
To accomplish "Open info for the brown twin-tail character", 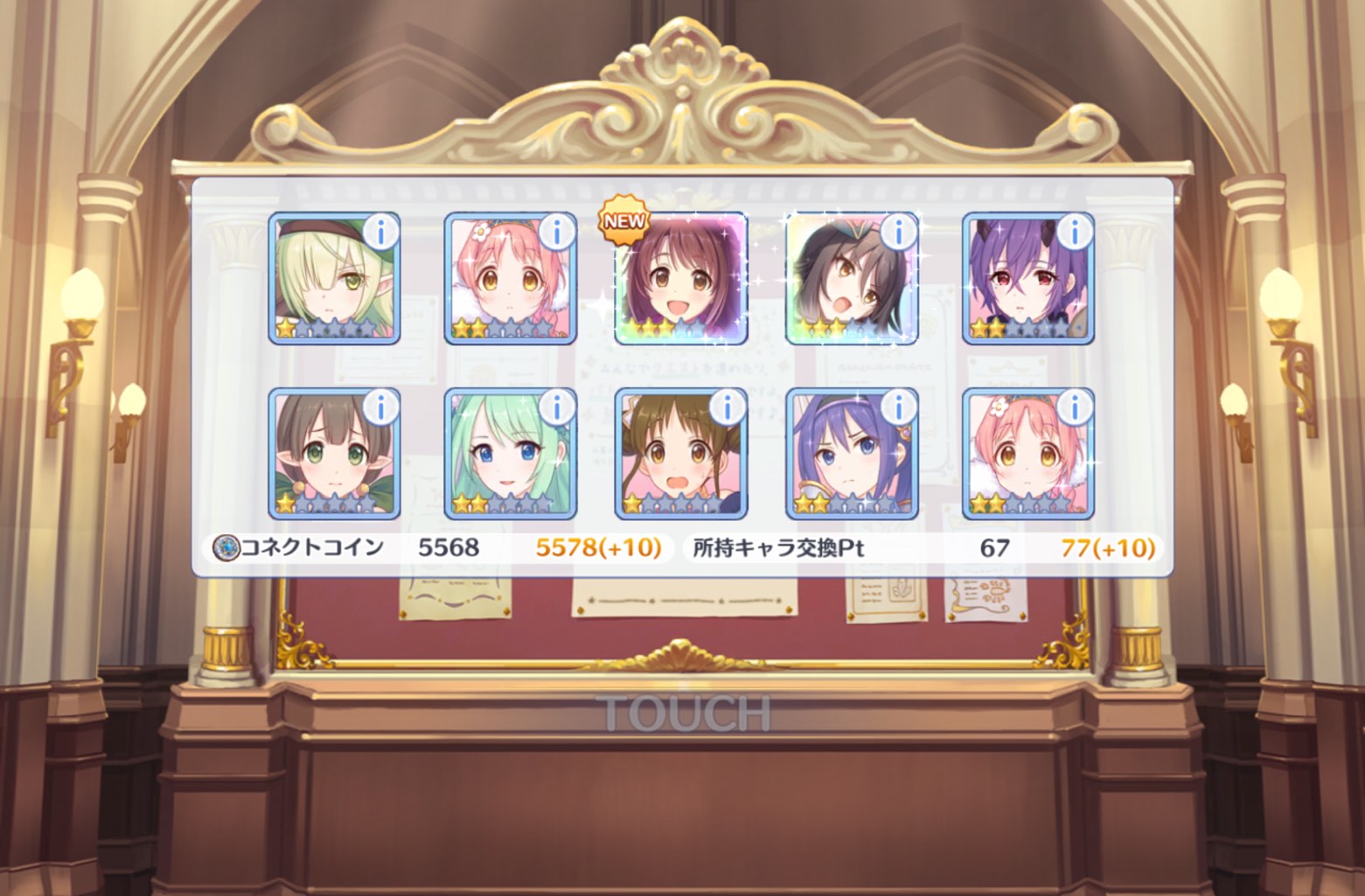I will tap(727, 406).
